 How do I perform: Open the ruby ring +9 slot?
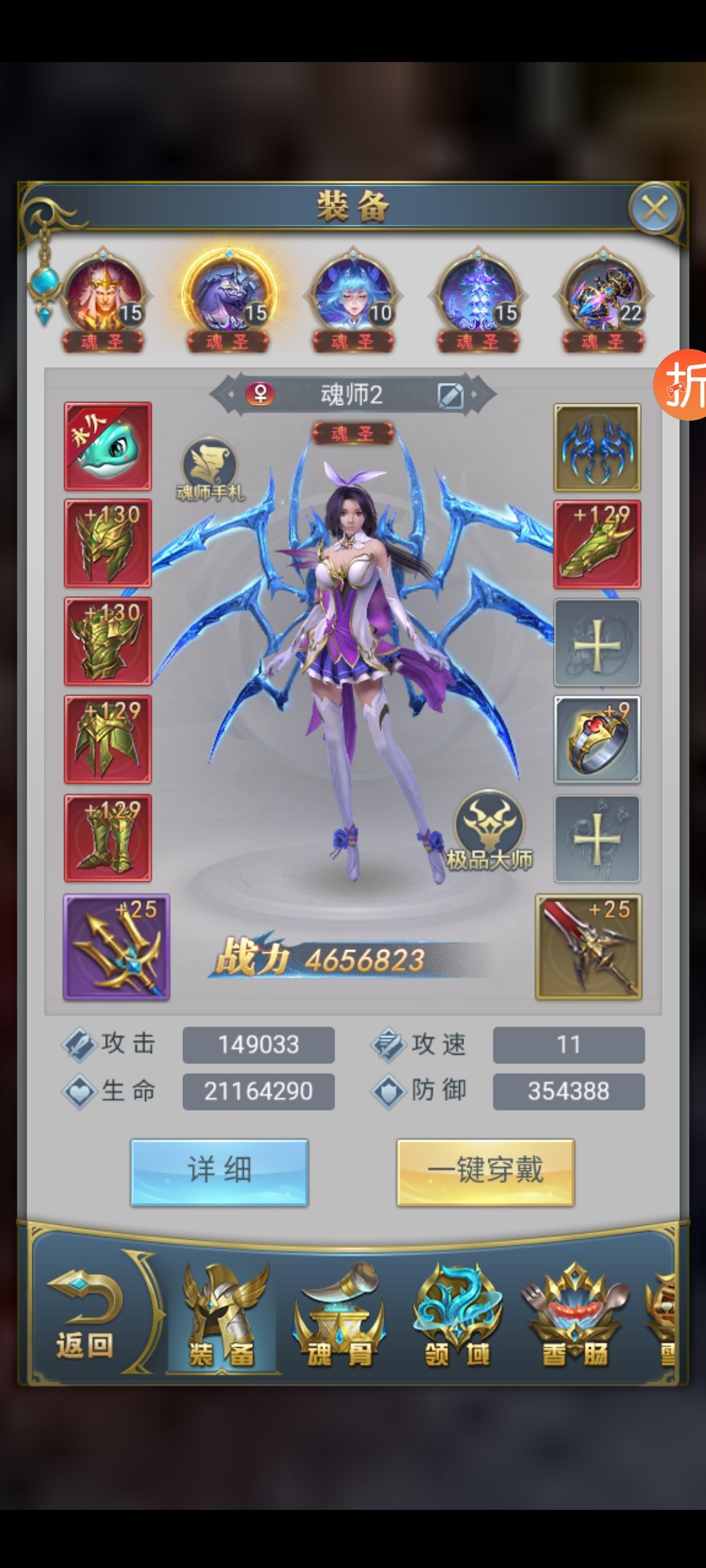point(597,740)
